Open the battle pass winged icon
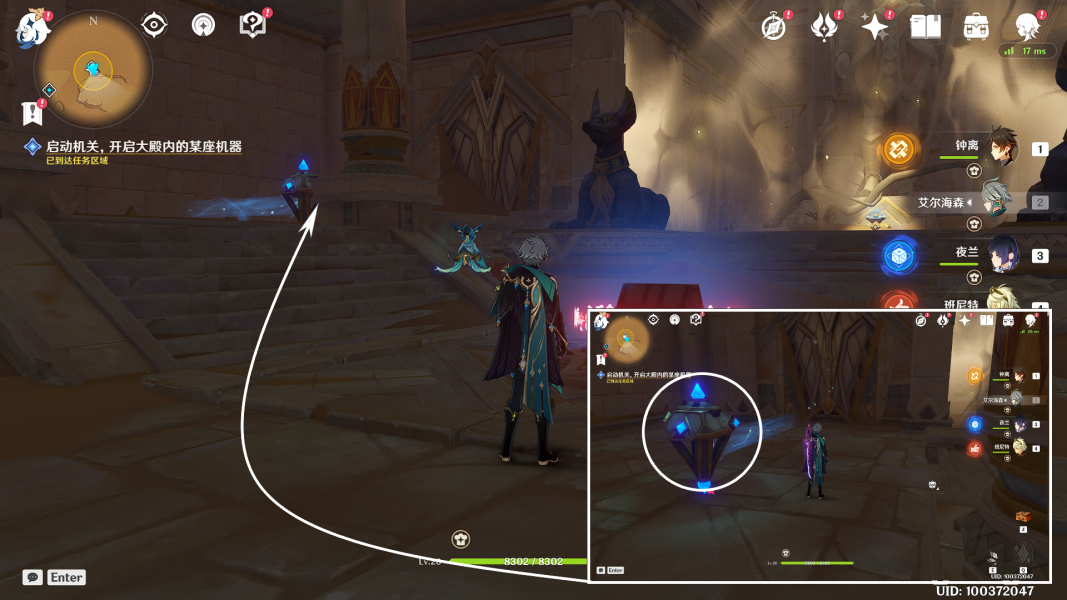This screenshot has width=1067, height=600. coord(824,27)
